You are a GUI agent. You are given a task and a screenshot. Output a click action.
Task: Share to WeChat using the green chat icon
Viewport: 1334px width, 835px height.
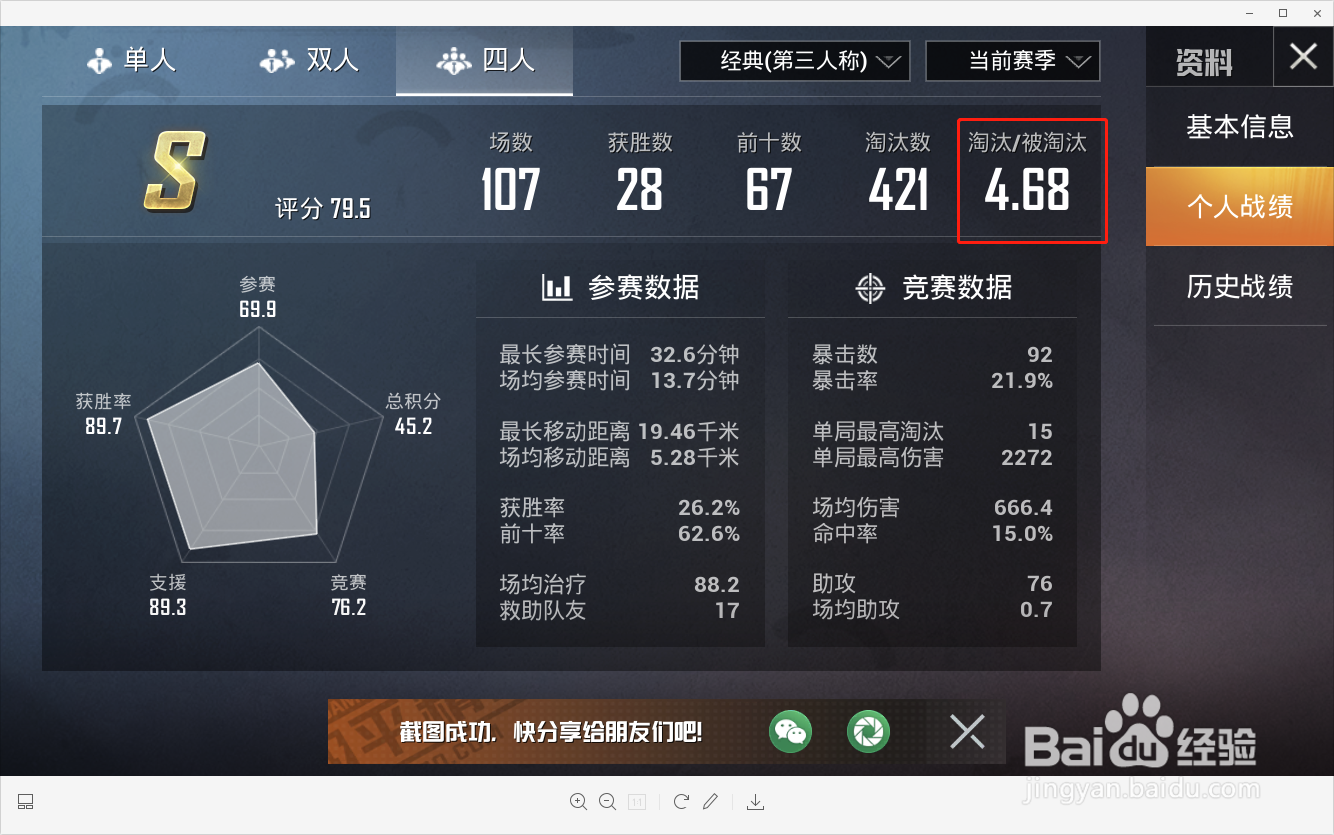(x=790, y=732)
